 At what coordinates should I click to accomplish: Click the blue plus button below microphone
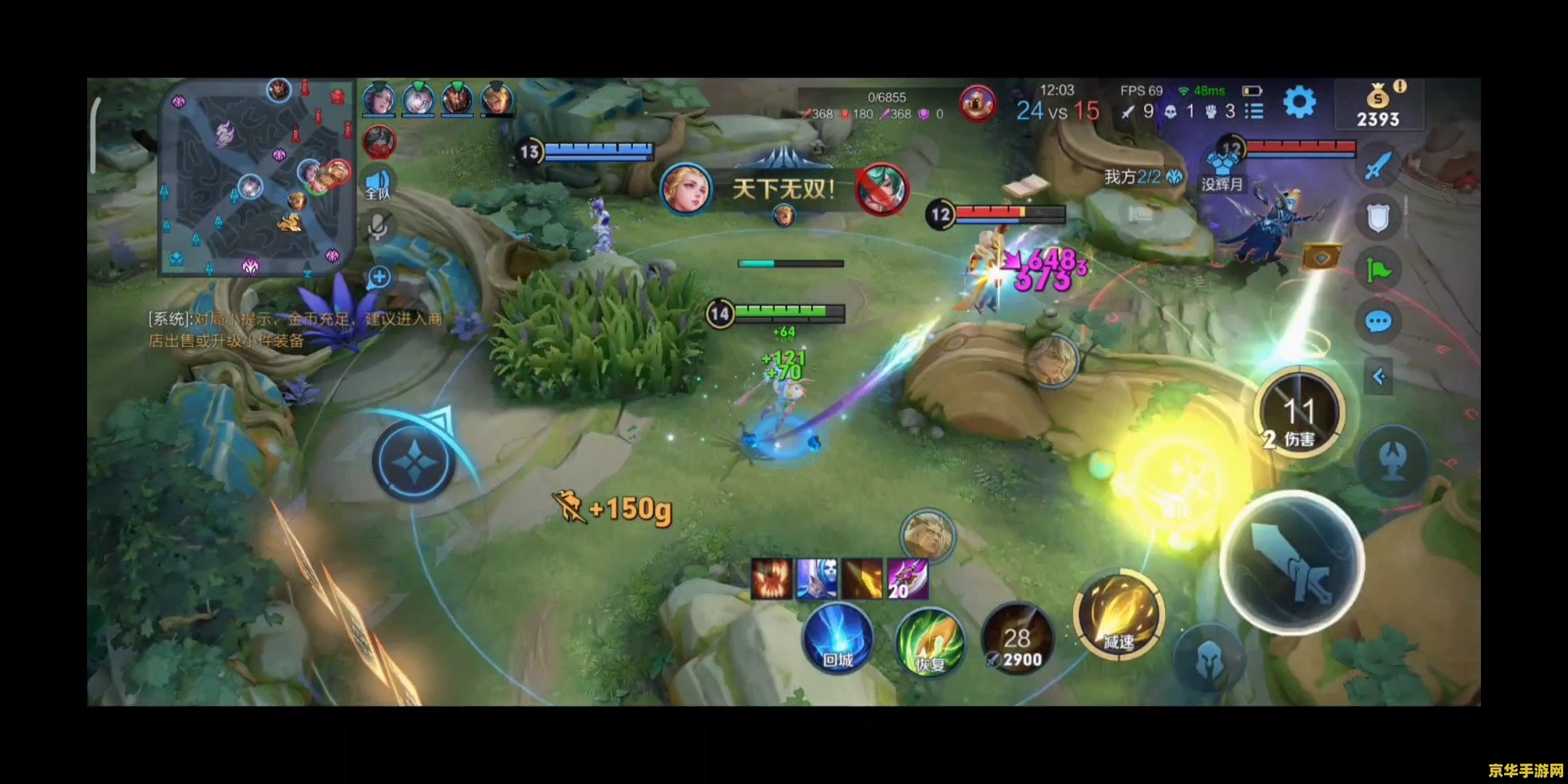point(379,277)
